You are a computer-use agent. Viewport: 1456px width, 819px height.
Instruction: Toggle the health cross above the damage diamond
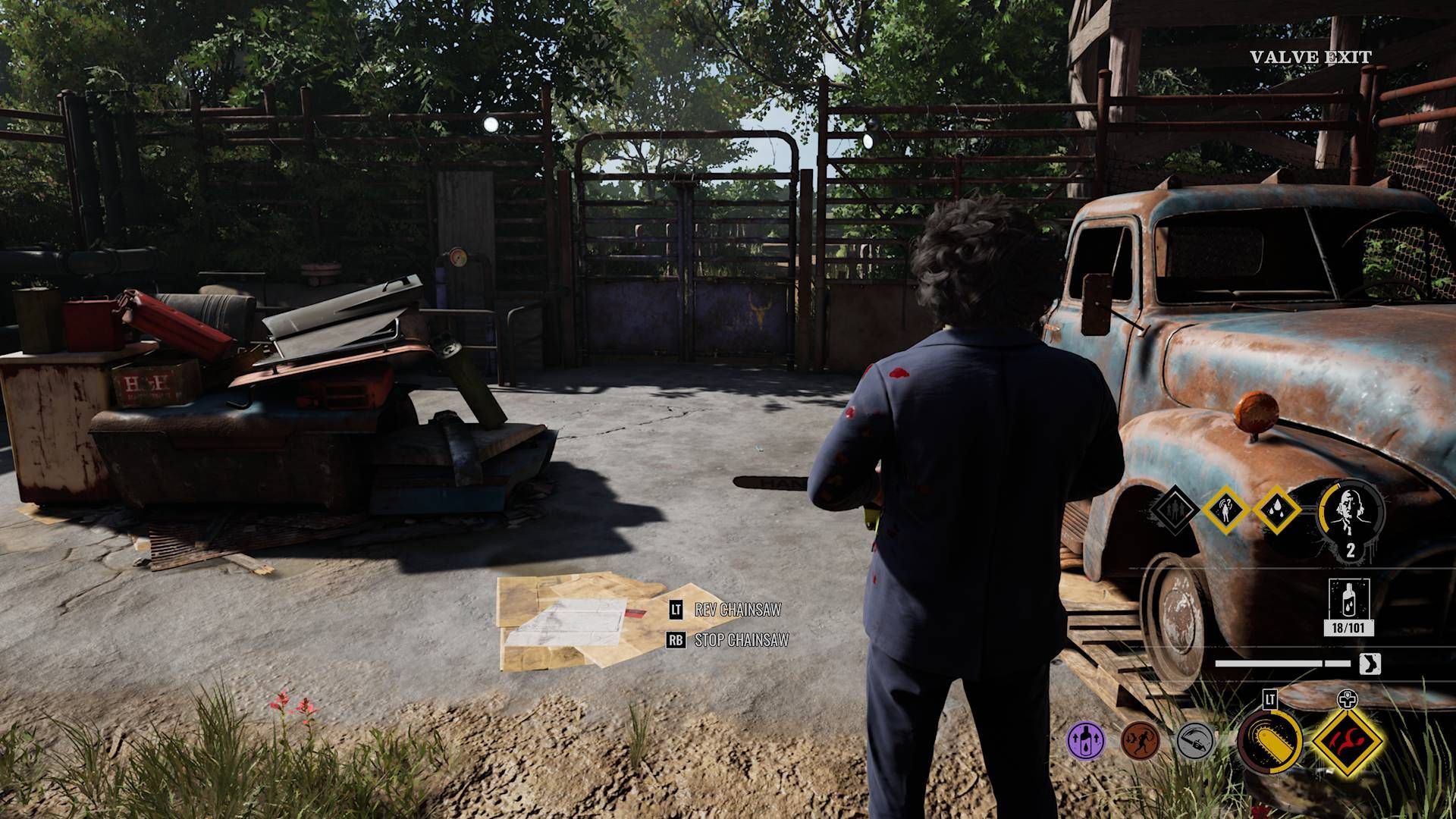coord(1348,699)
